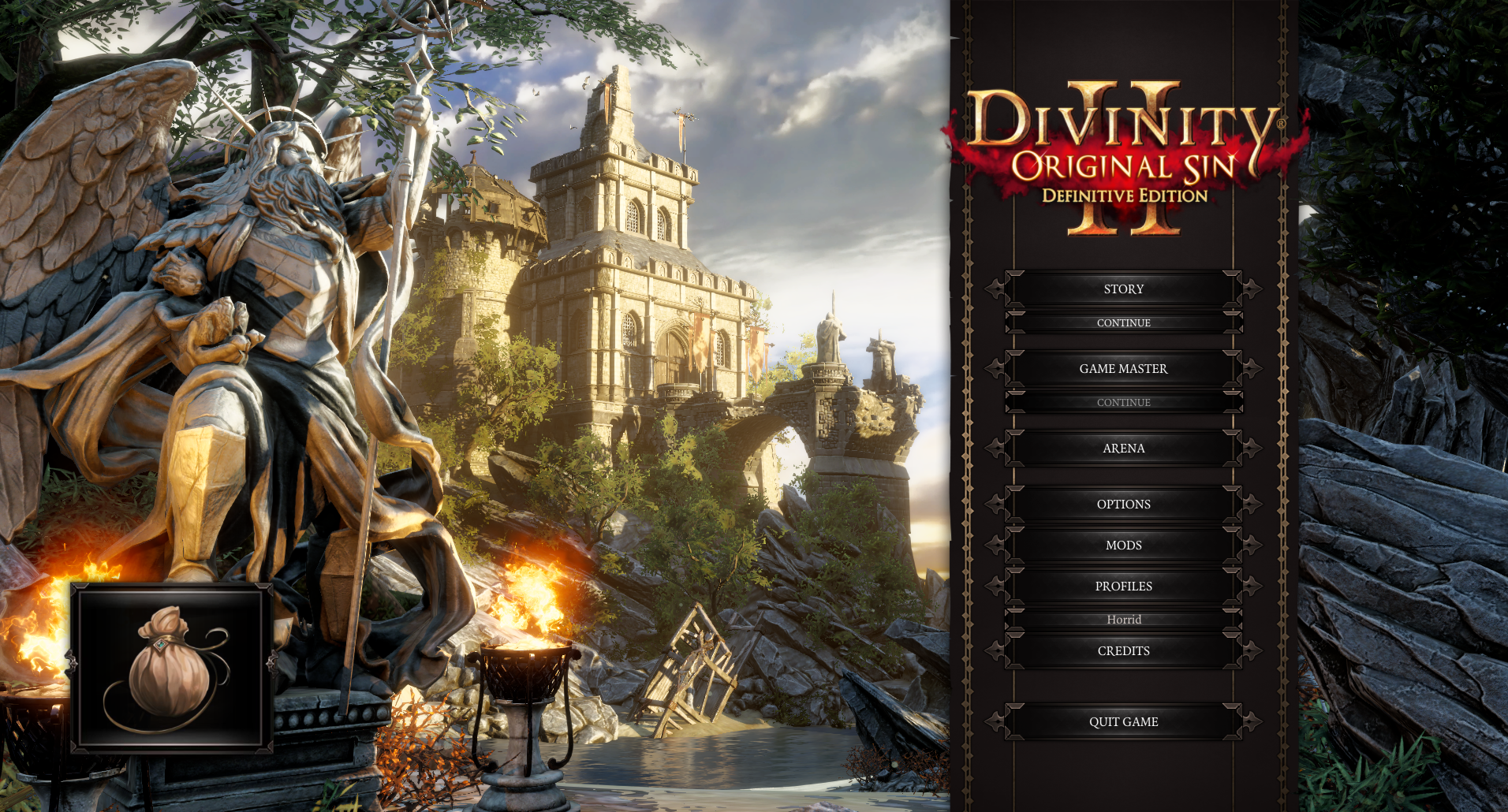Open the ARENA mode
Image resolution: width=1508 pixels, height=812 pixels.
pyautogui.click(x=1123, y=448)
